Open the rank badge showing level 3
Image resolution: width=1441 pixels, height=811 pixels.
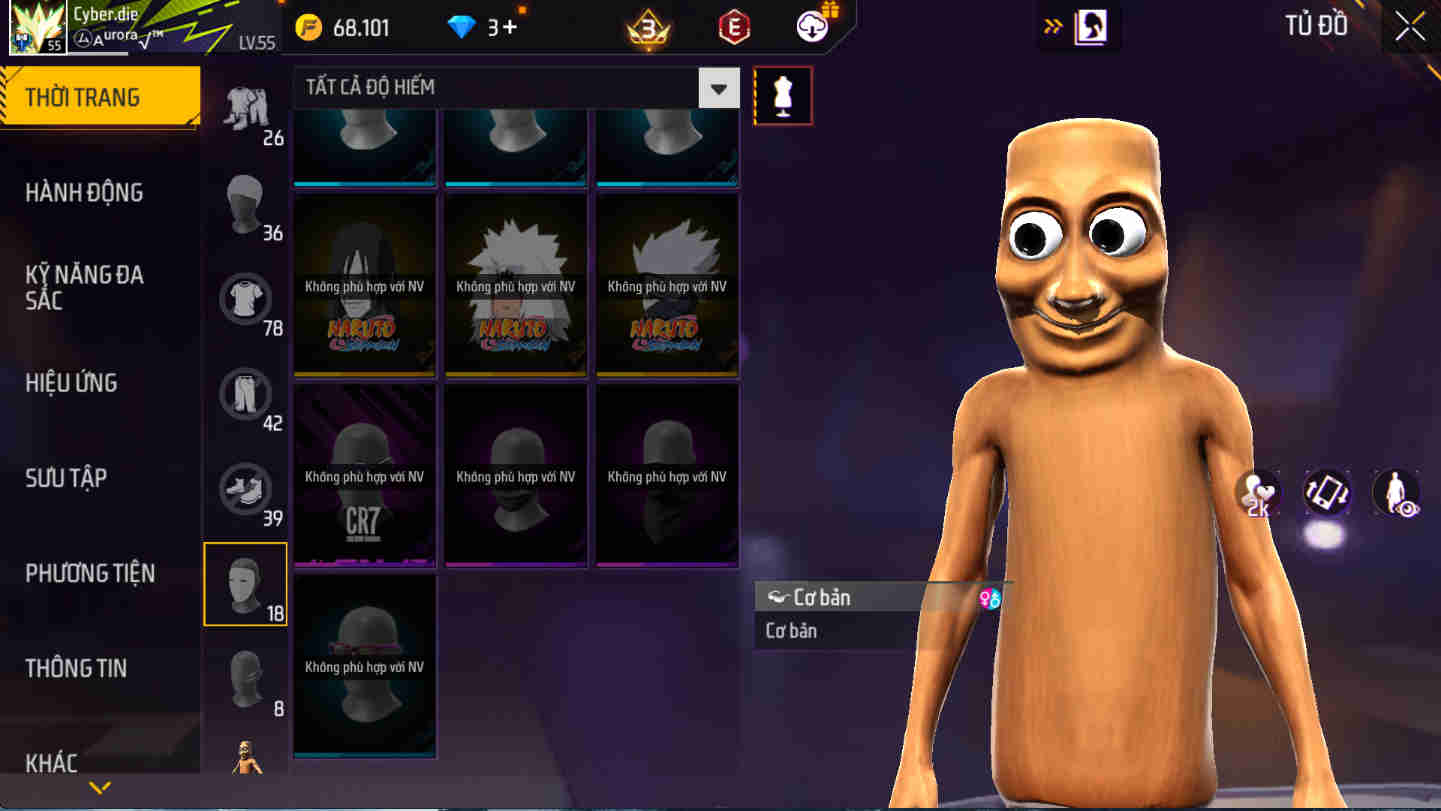pyautogui.click(x=648, y=28)
